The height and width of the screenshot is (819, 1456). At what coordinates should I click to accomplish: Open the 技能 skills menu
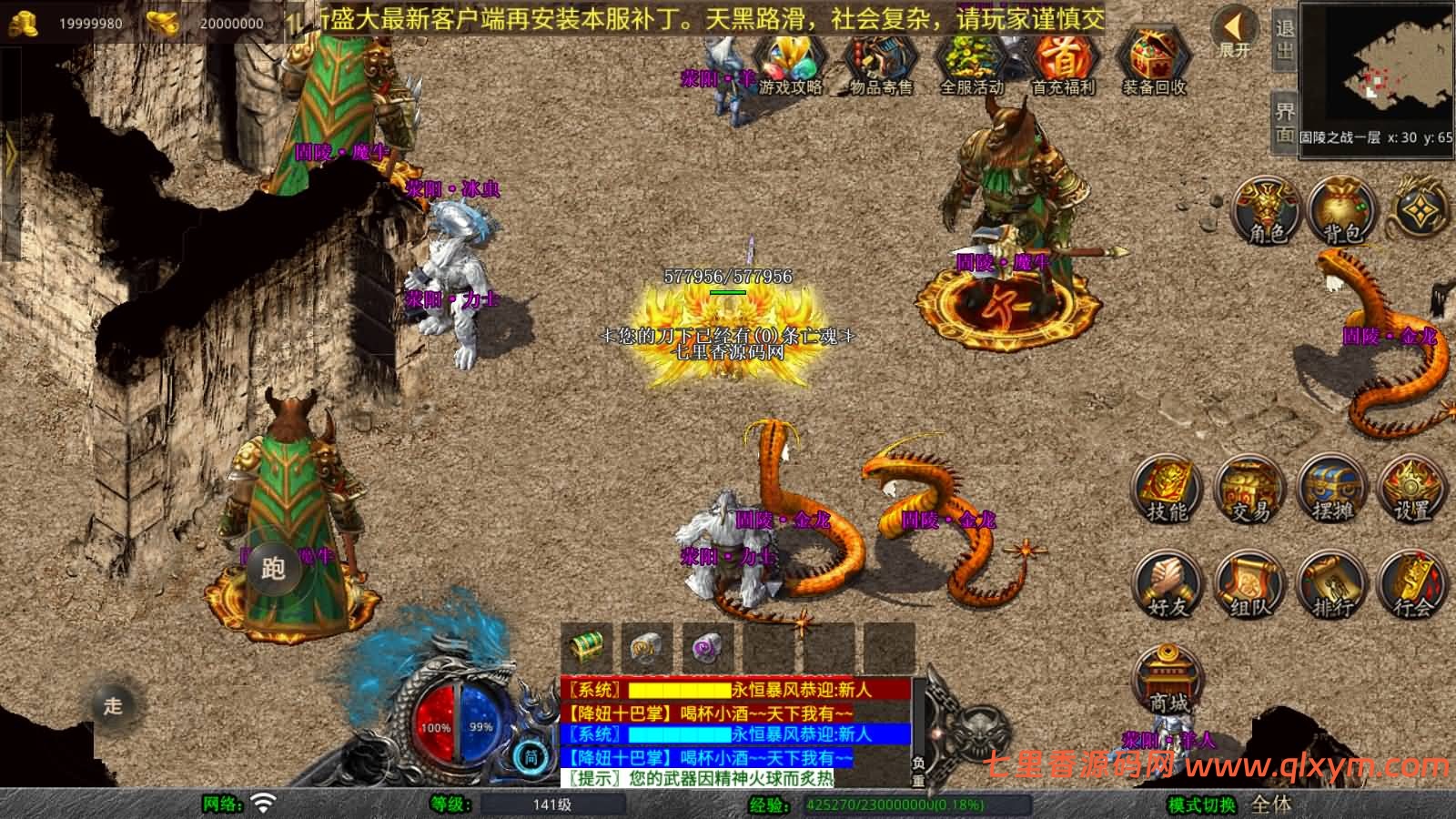[1168, 491]
